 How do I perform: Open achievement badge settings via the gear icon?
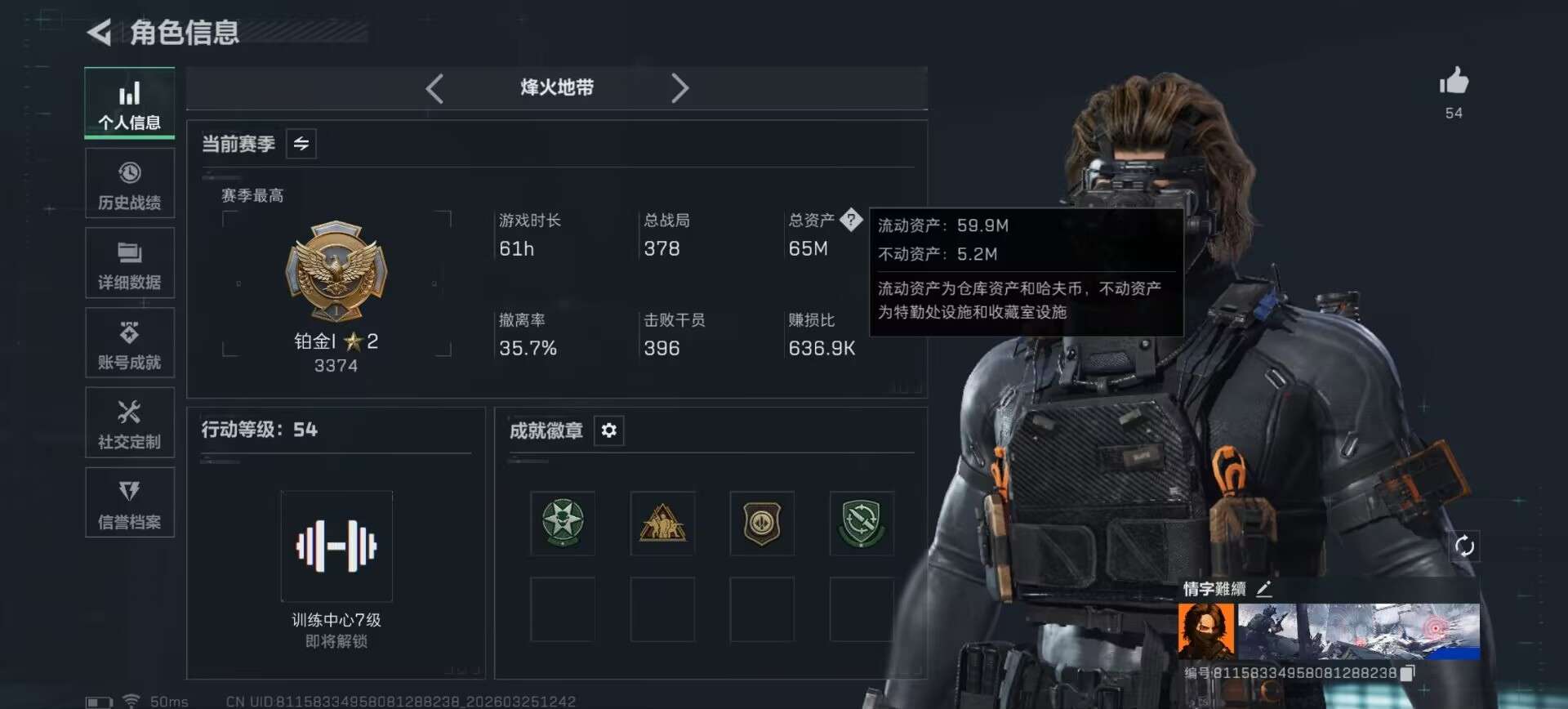[x=608, y=430]
